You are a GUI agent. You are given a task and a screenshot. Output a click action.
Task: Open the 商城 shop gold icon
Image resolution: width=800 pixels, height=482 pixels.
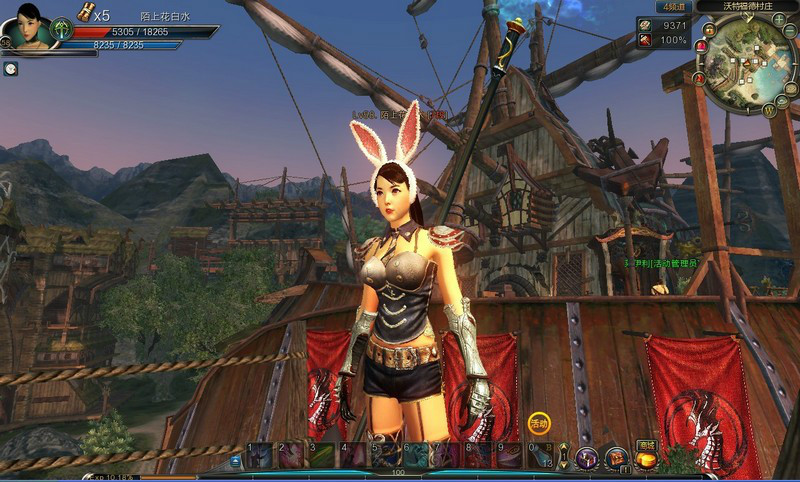tap(646, 461)
